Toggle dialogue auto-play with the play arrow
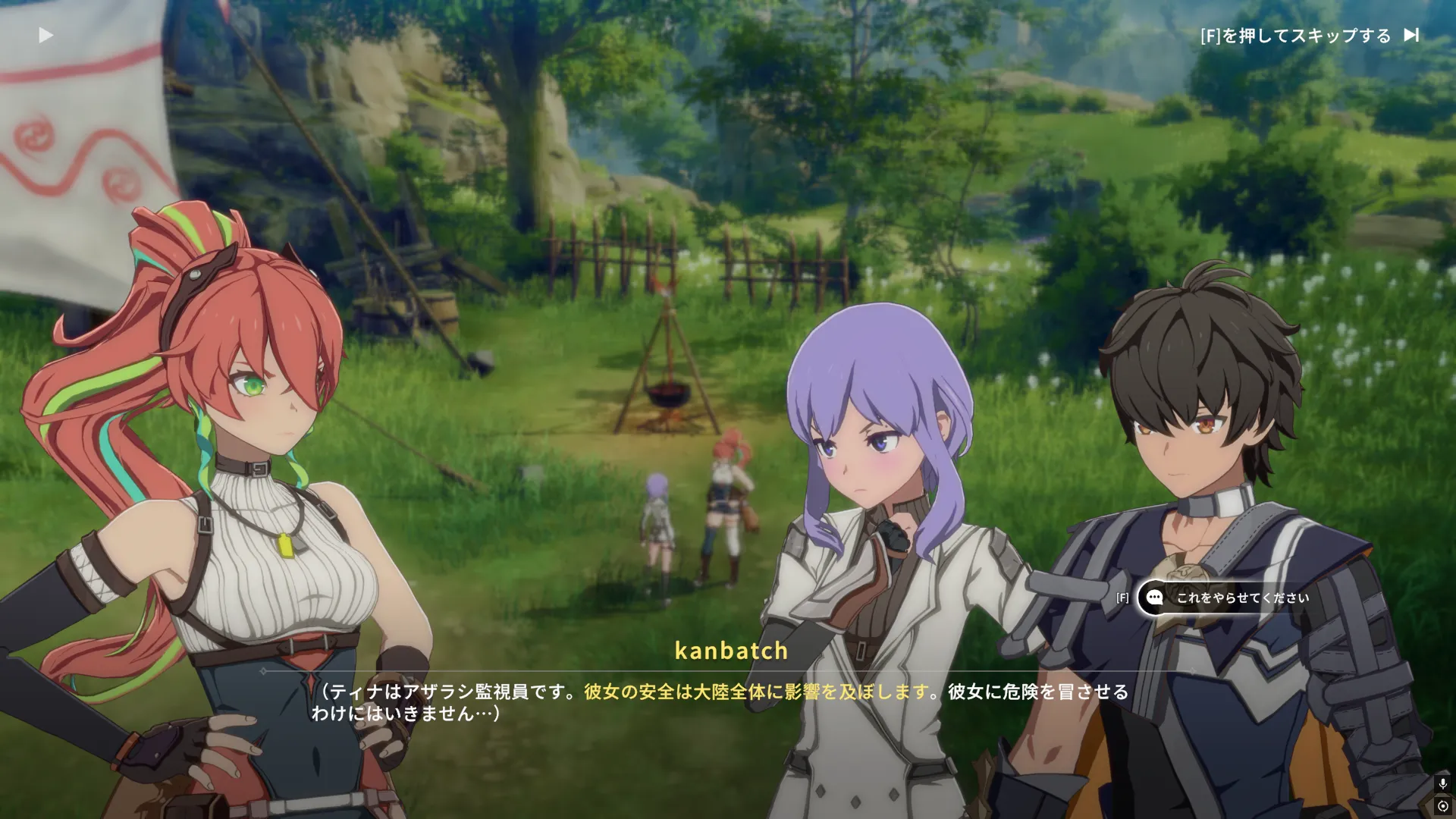 coord(45,35)
